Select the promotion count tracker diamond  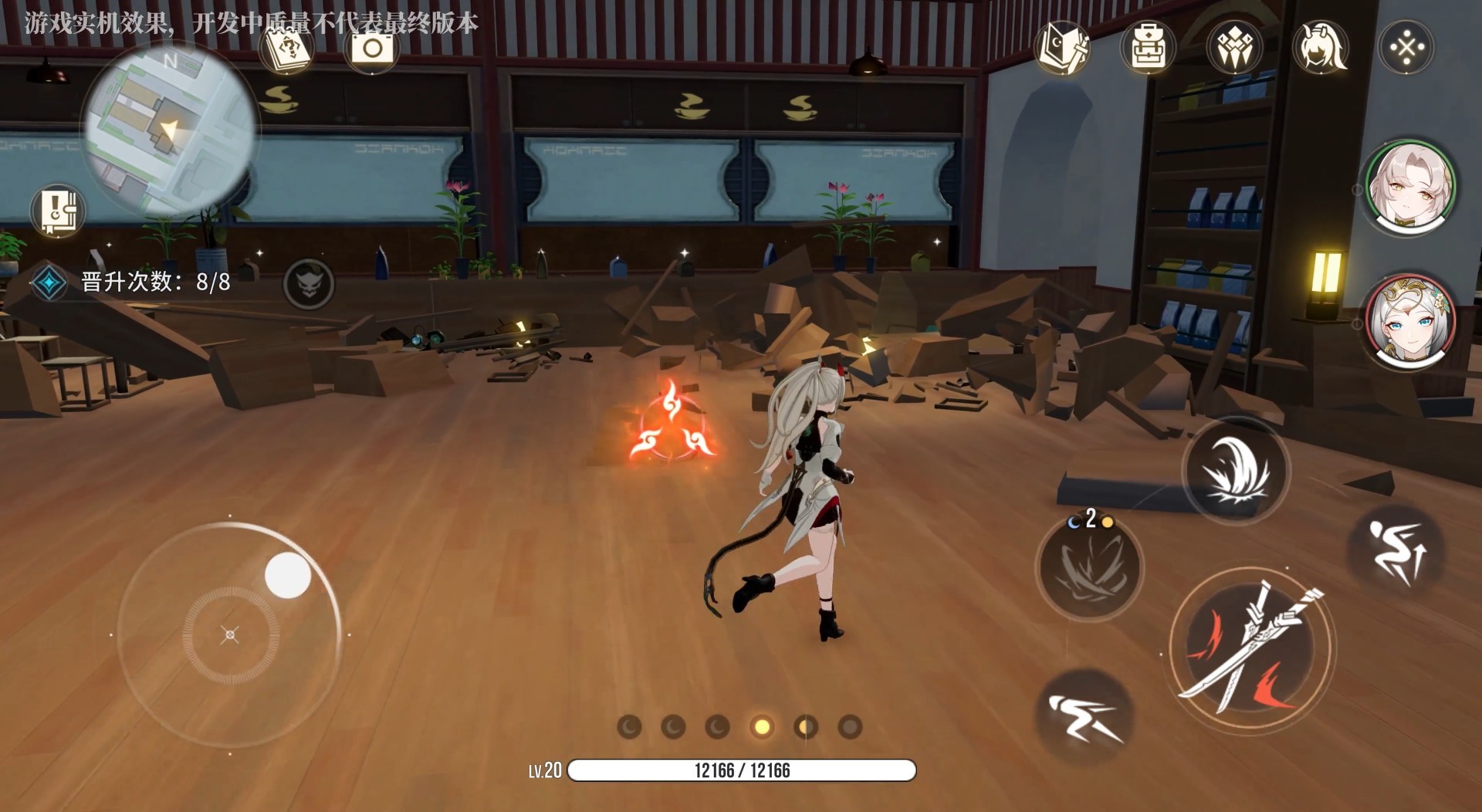pos(49,283)
